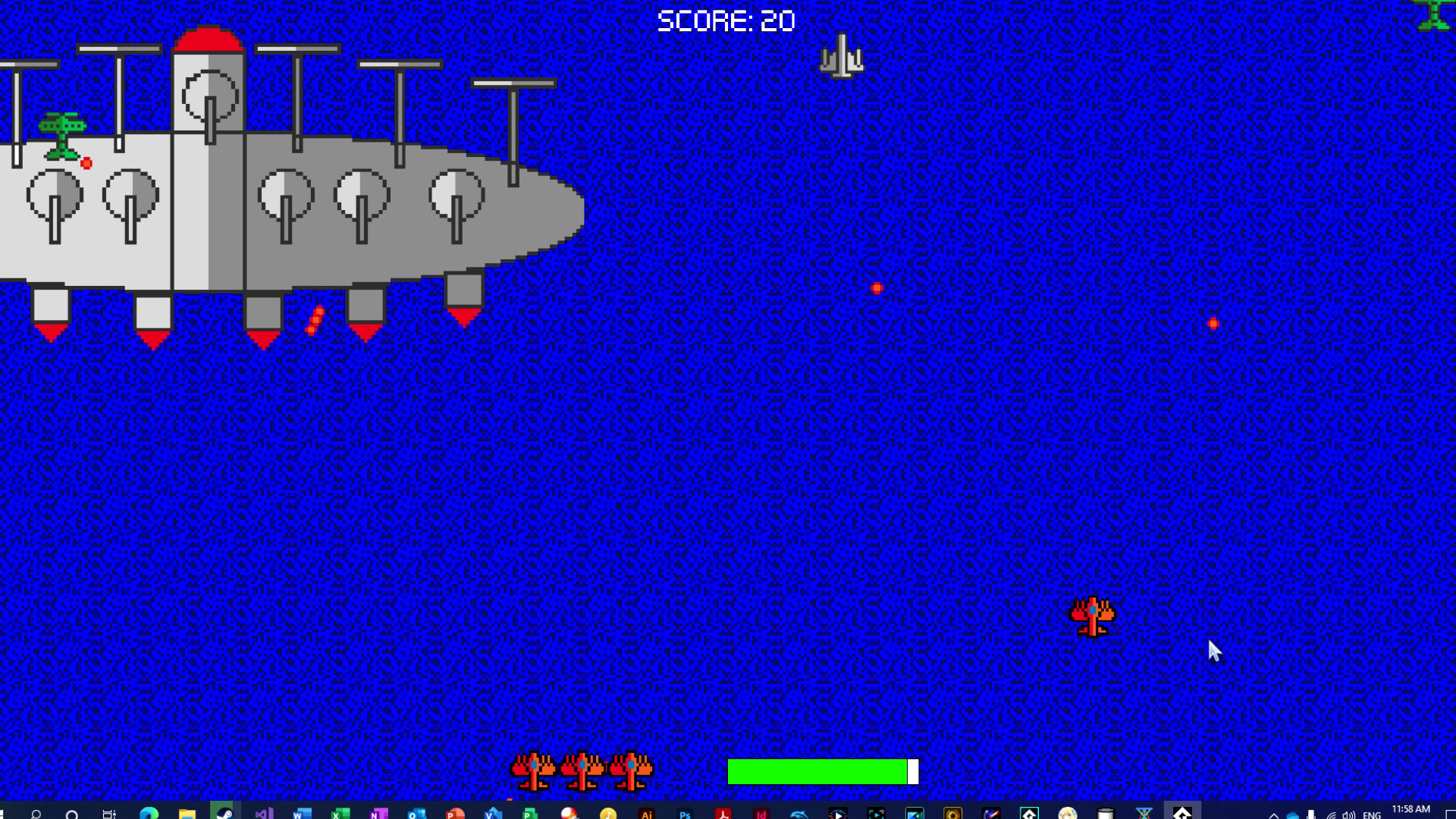Launch Photoshop from the taskbar
The width and height of the screenshot is (1456, 819).
686,813
